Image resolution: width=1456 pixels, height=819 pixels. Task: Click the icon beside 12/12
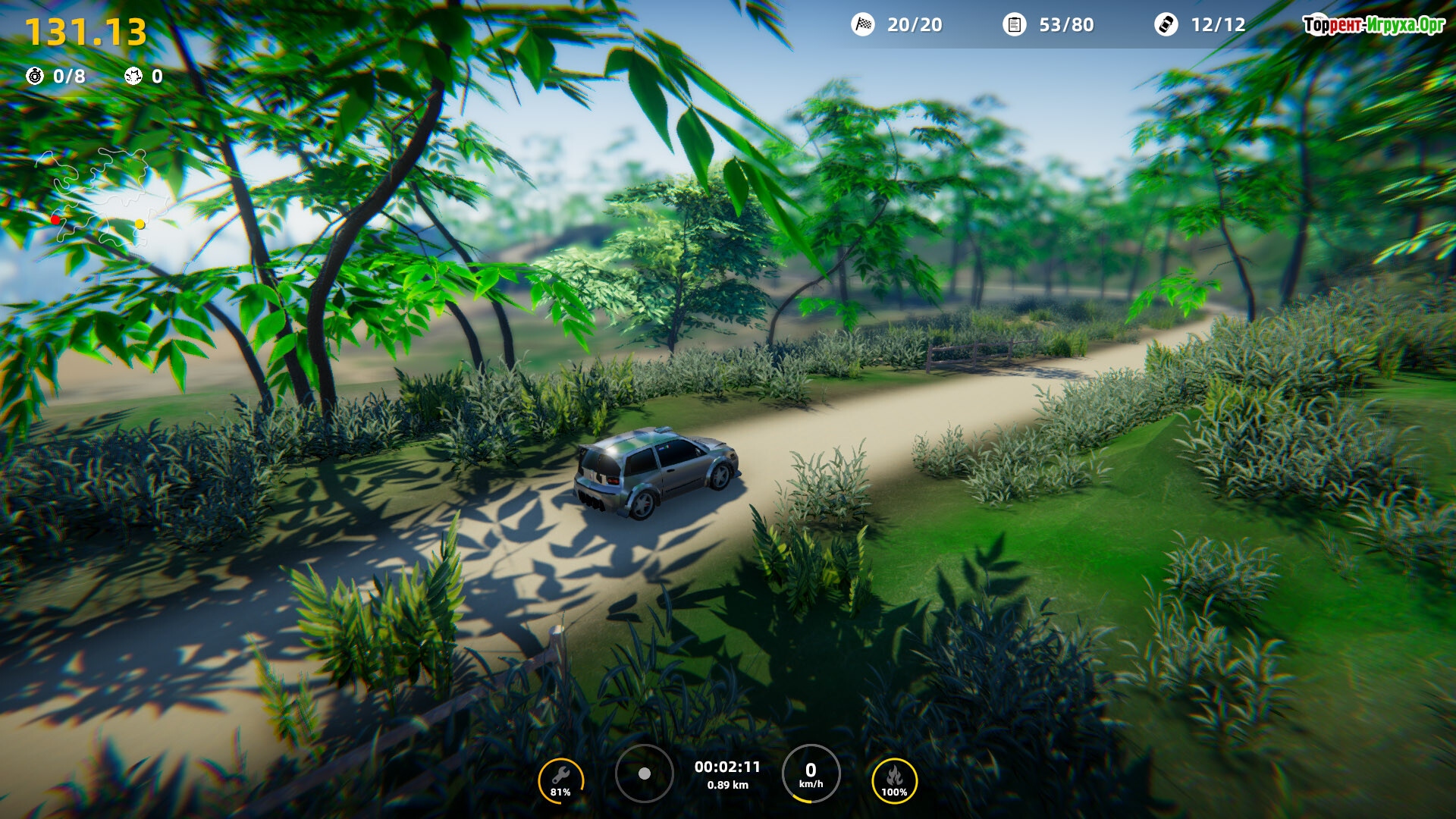(1166, 25)
